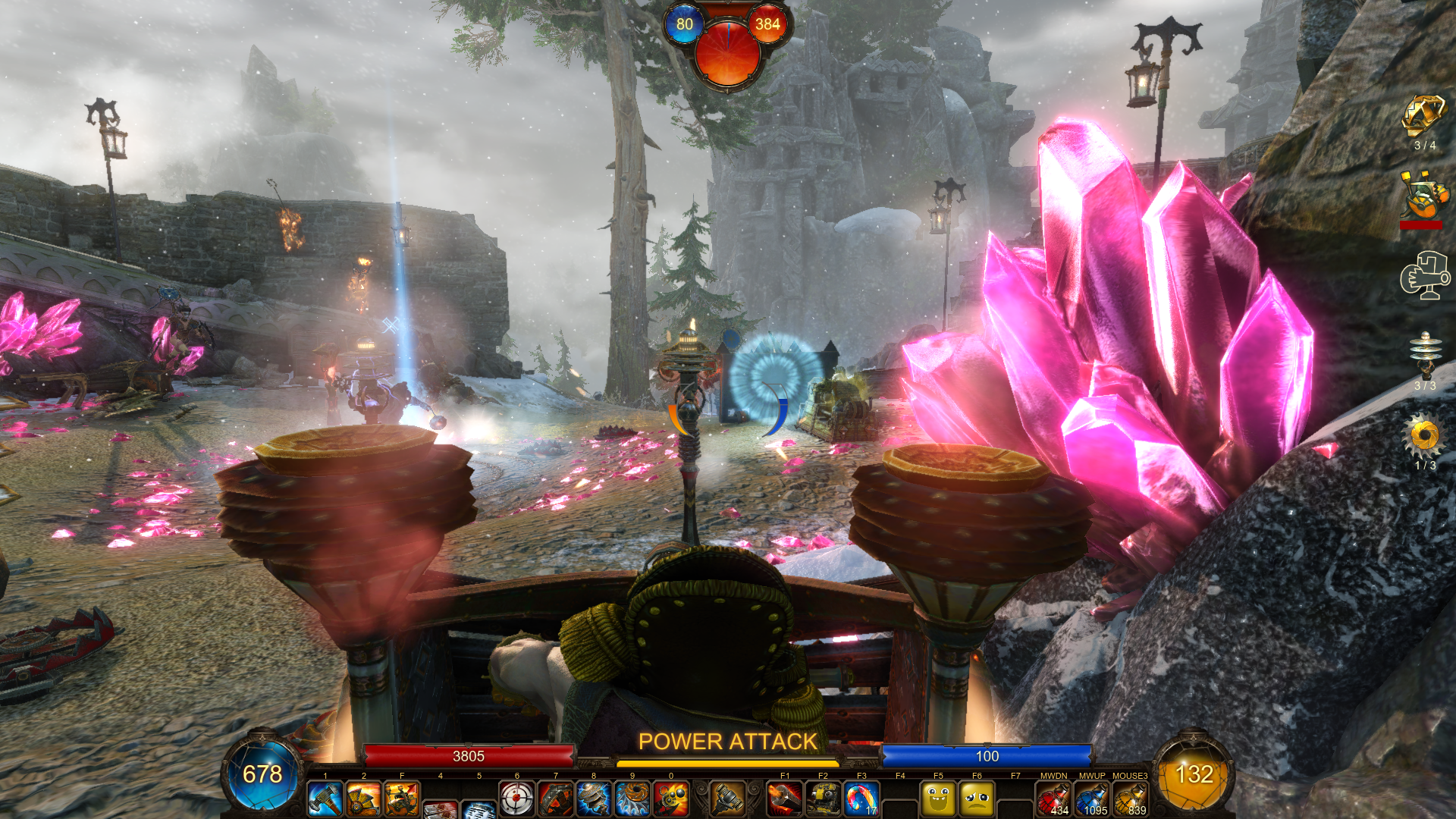
Task: Select the flaming wrench repair ability
Action: (785, 799)
